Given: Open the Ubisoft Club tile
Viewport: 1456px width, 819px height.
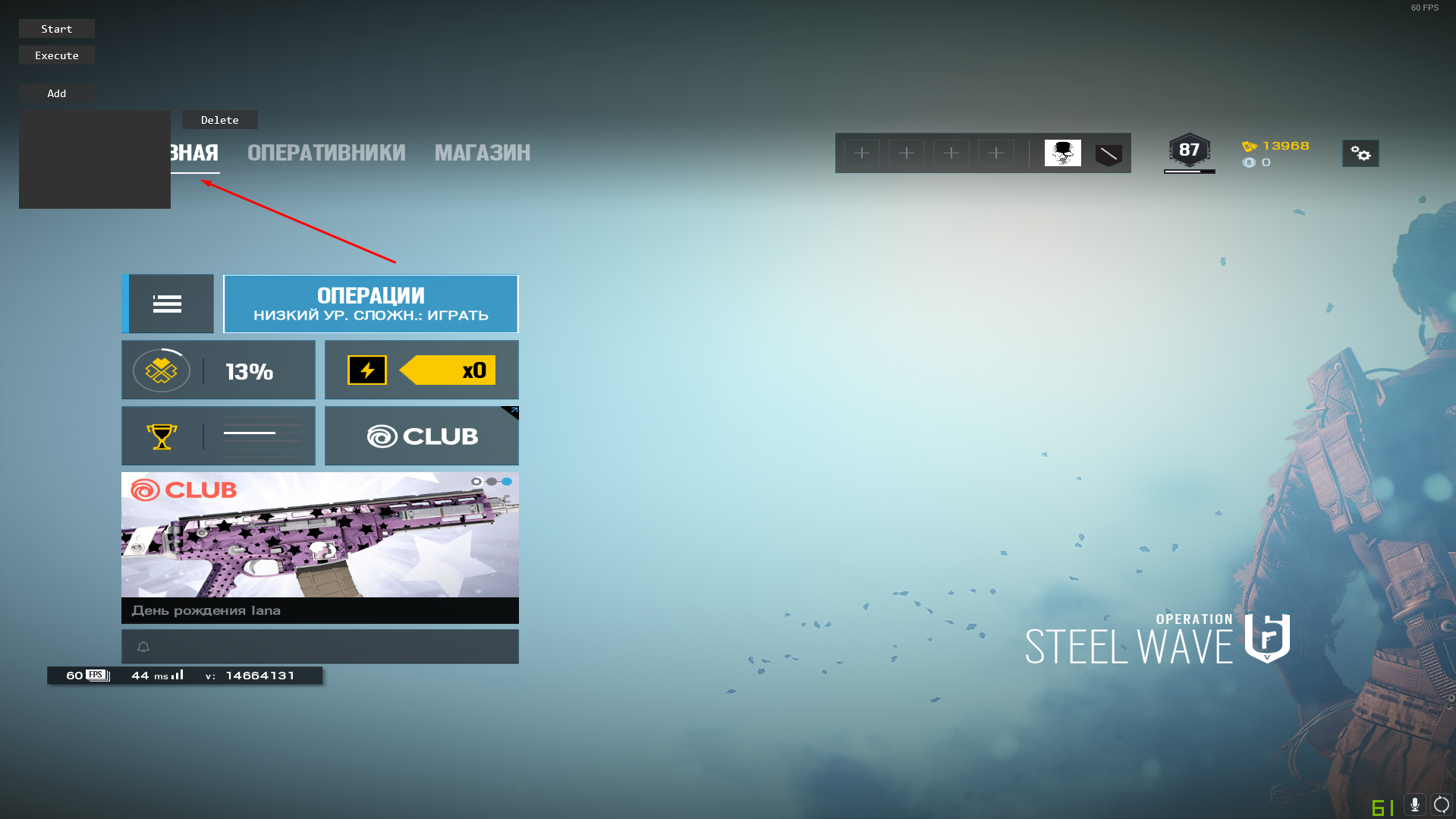Looking at the screenshot, I should pyautogui.click(x=422, y=436).
